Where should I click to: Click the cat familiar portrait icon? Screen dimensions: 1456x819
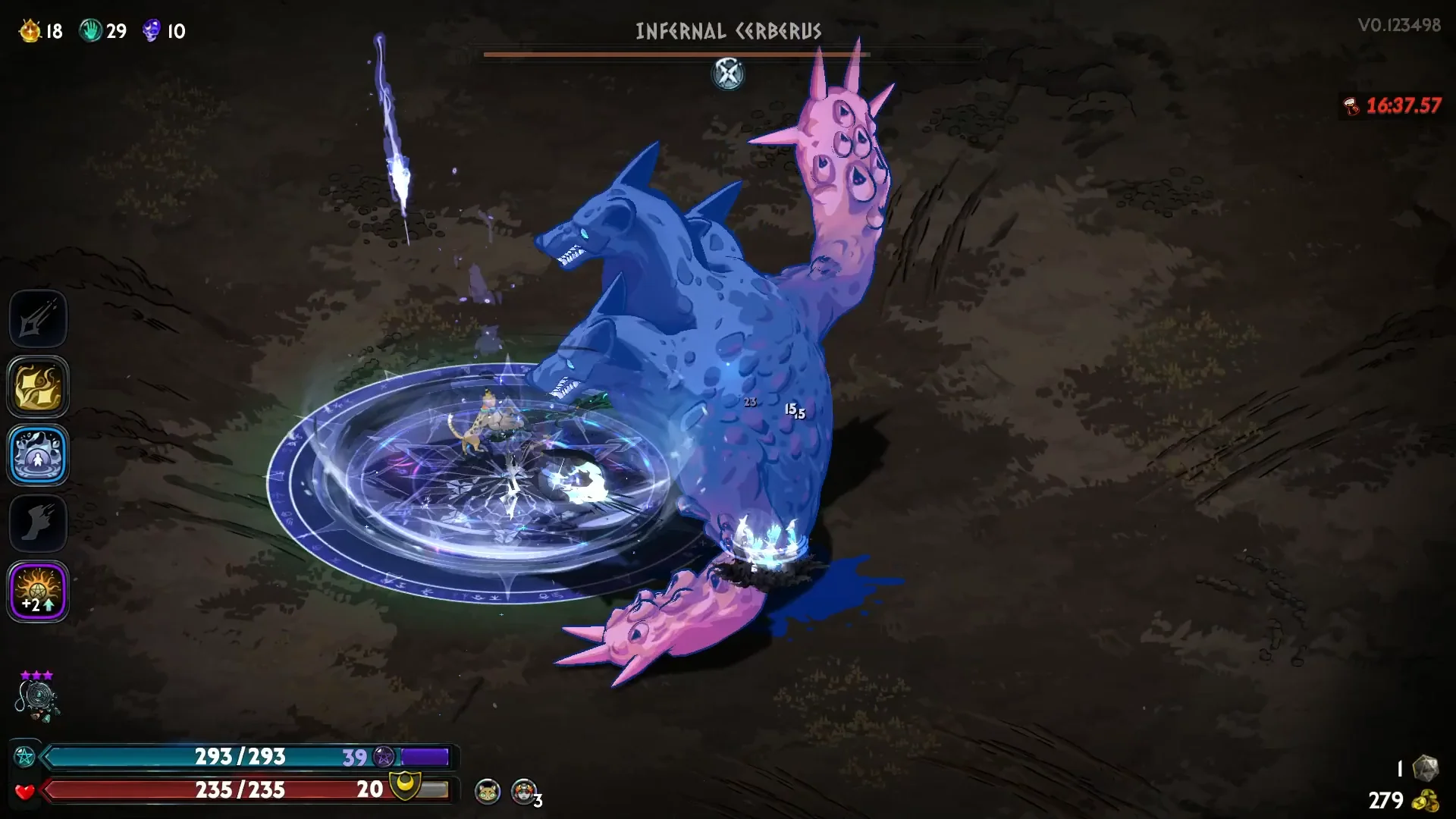(487, 792)
